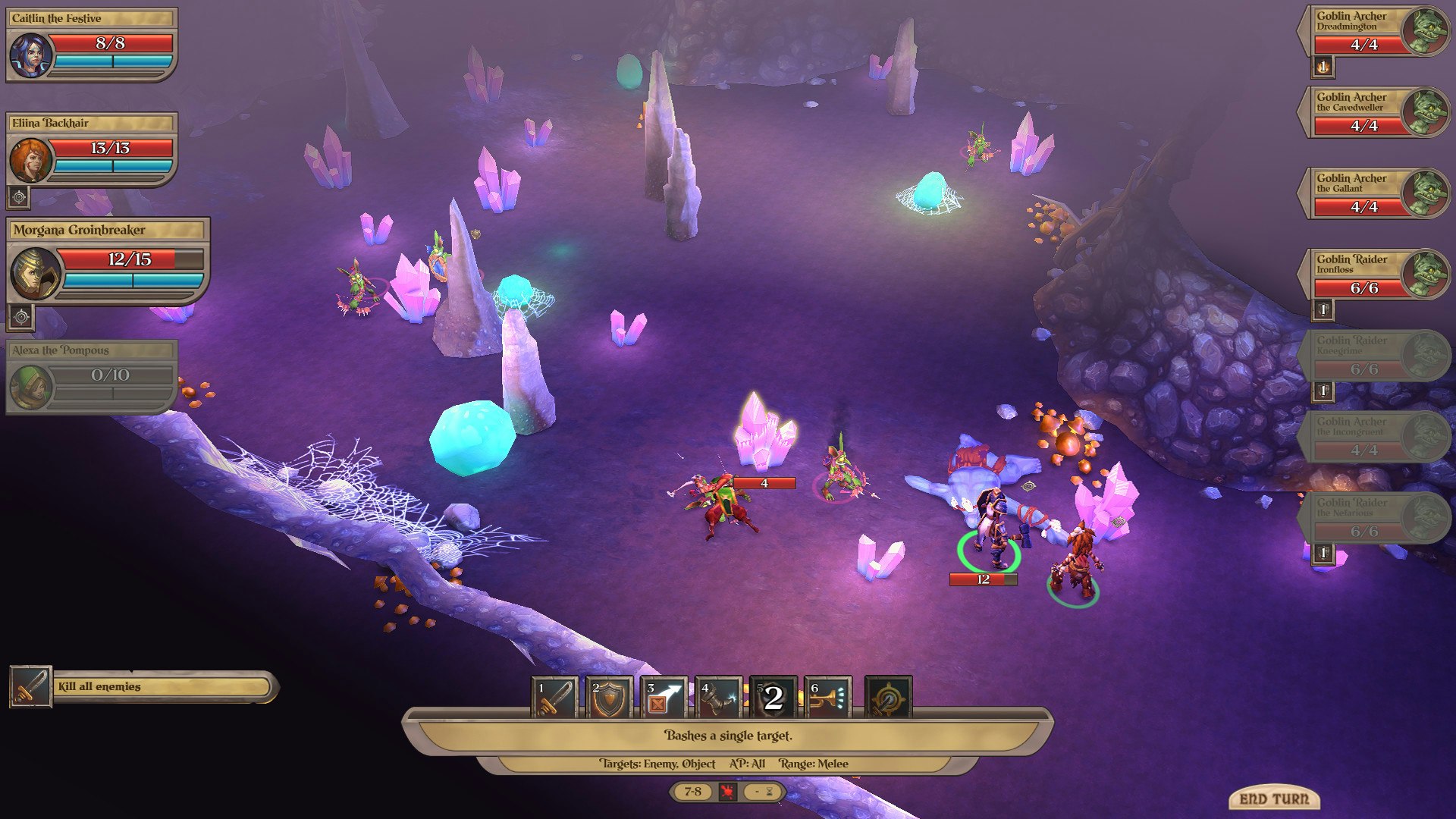Click the status icon under Eliina's portrait
The width and height of the screenshot is (1456, 819).
19,197
